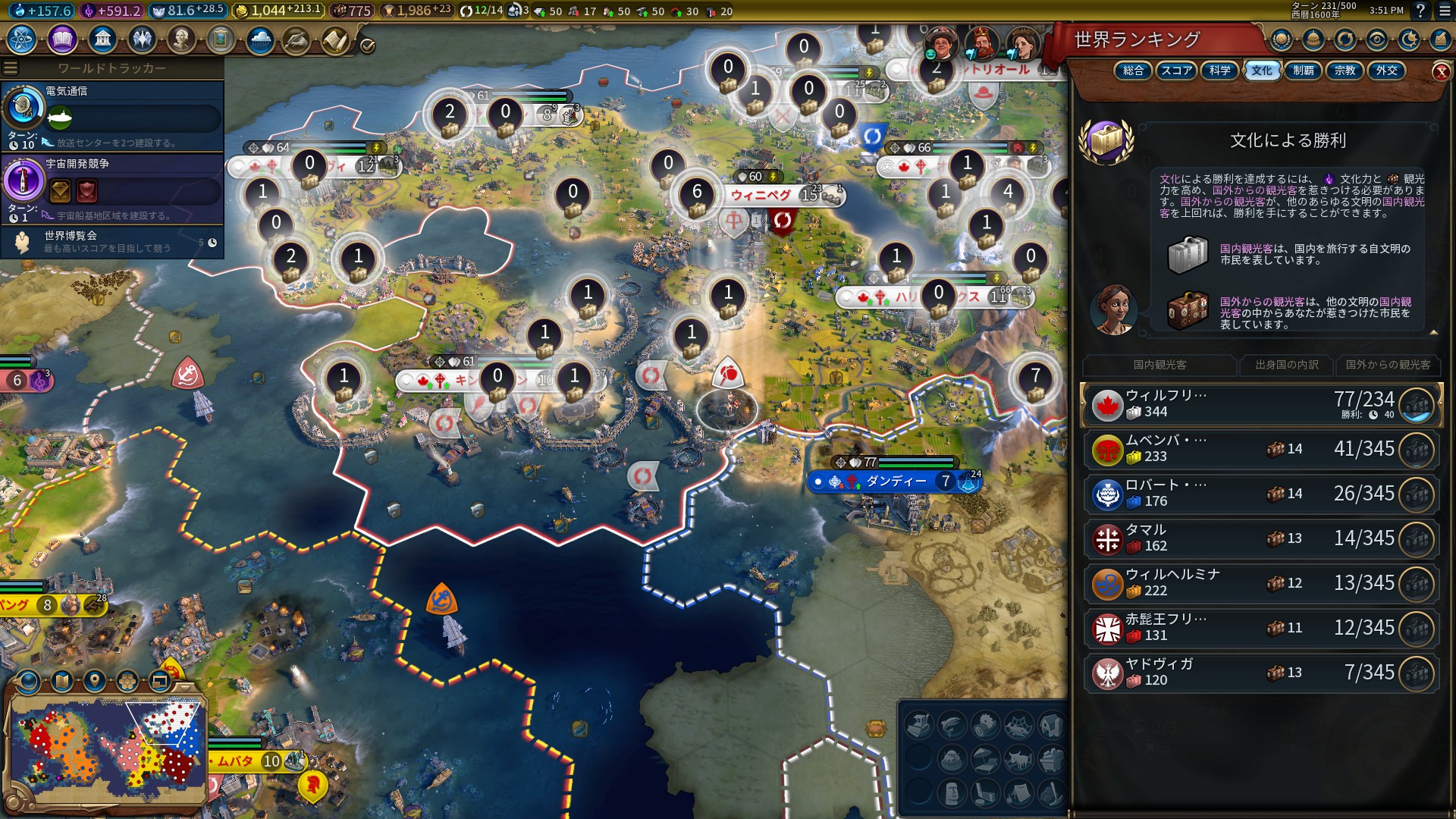This screenshot has width=1456, height=819.
Task: Close the 世界ランキング panel
Action: pos(1441,72)
